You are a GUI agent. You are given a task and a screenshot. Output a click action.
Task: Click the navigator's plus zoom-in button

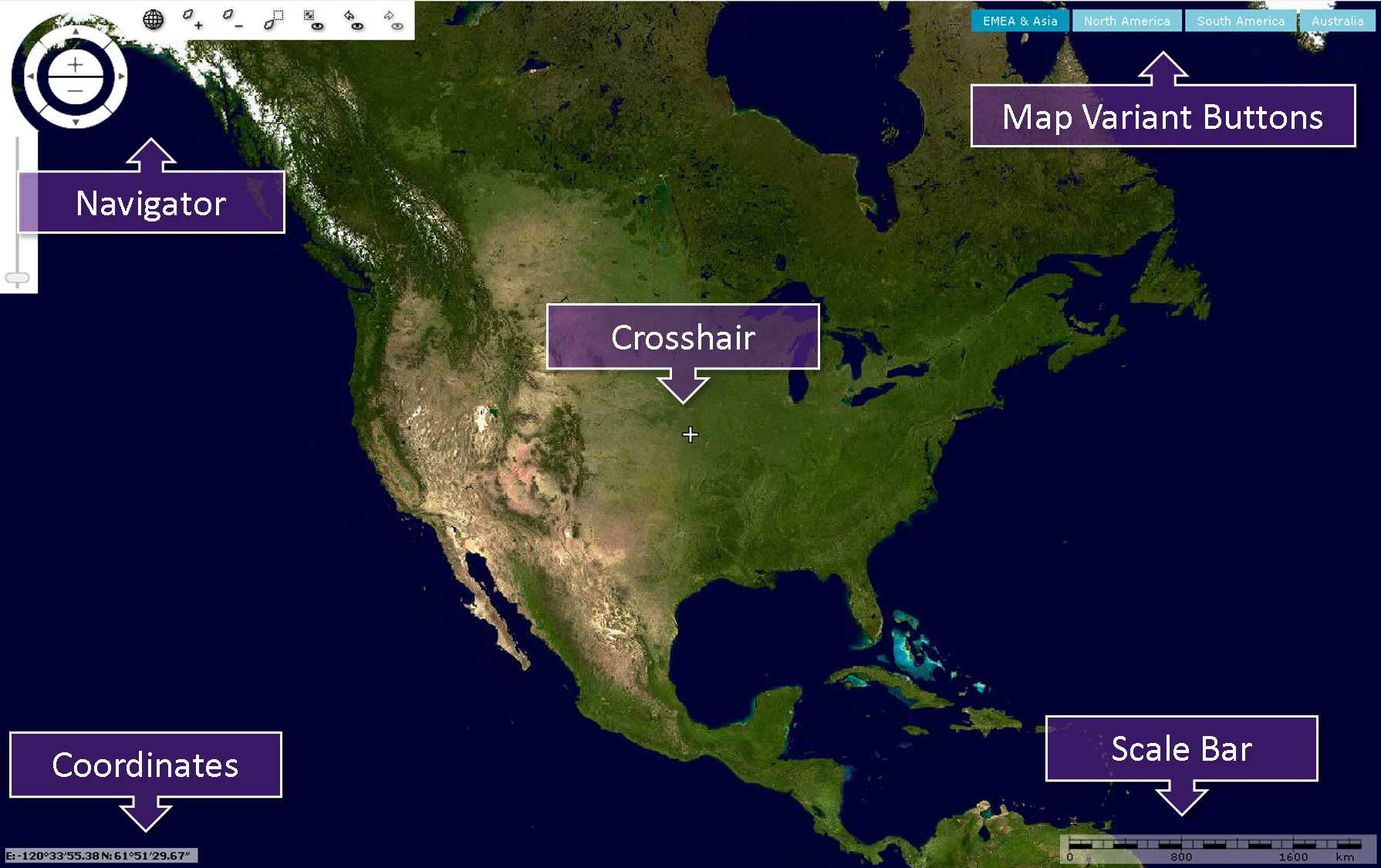[75, 65]
